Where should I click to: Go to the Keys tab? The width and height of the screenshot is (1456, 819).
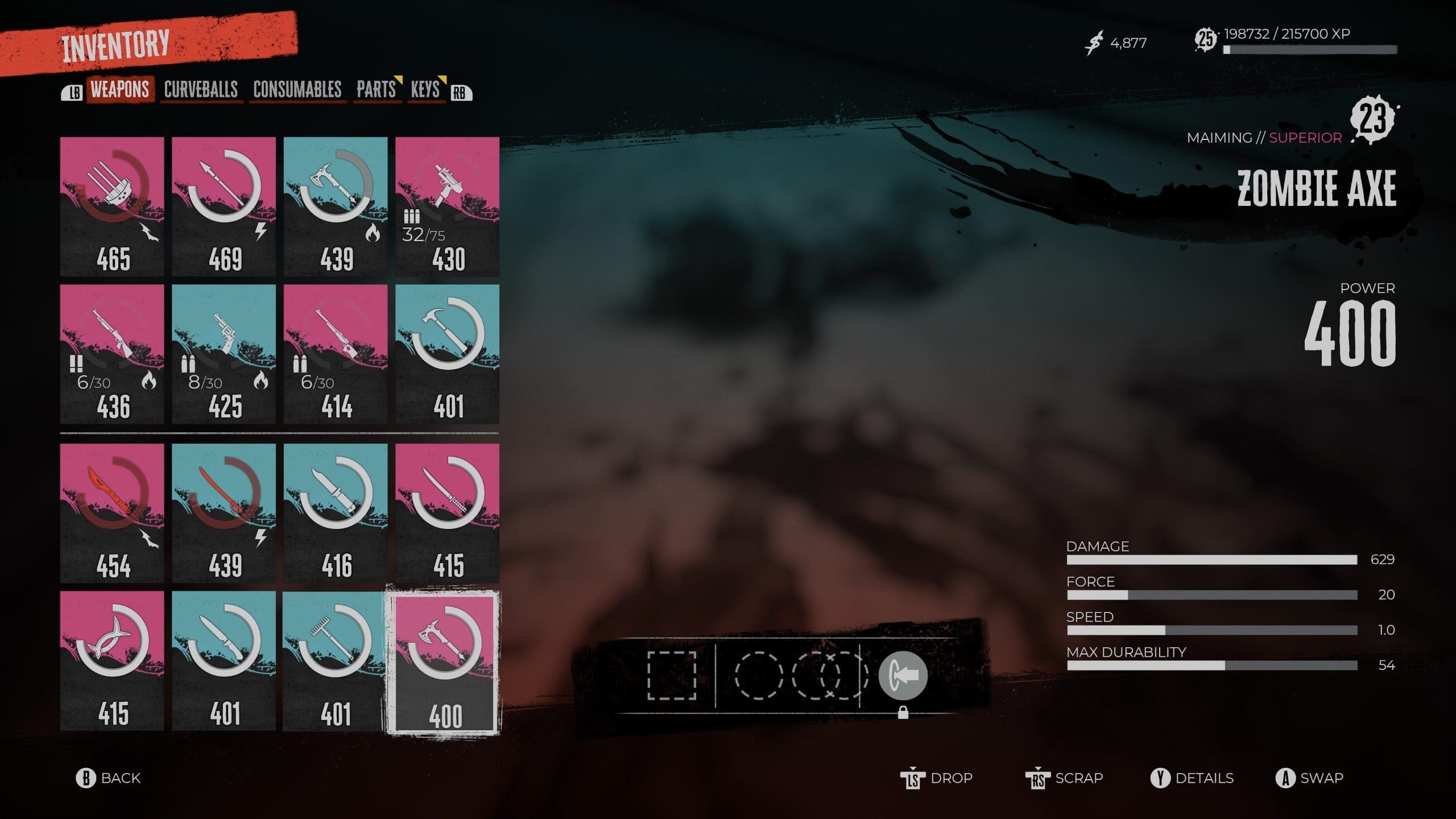[425, 90]
